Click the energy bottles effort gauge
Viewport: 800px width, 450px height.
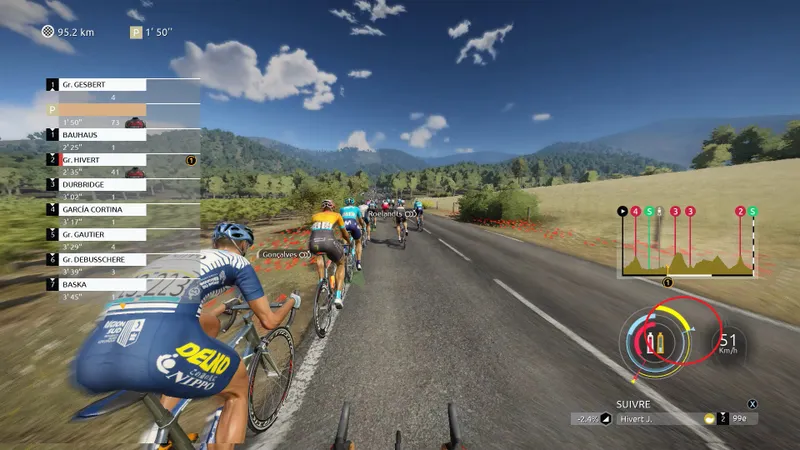click(655, 343)
